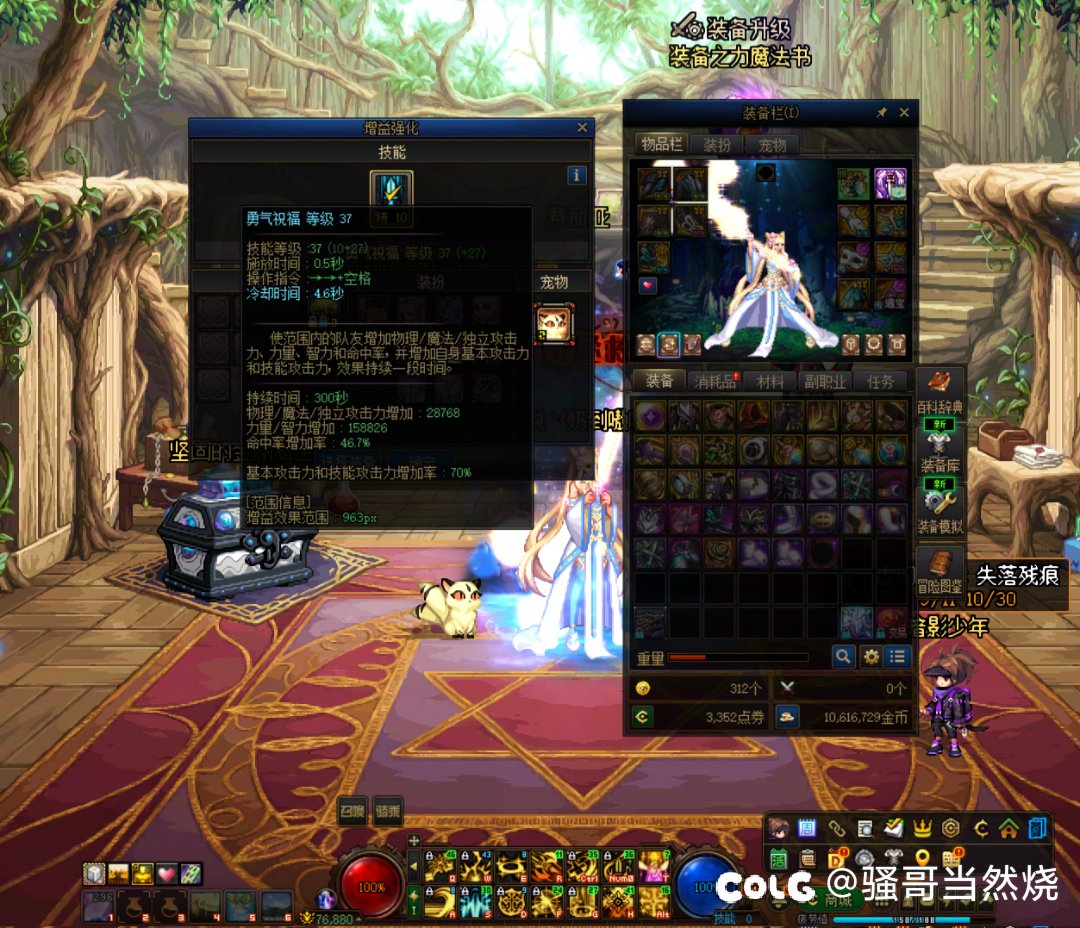Select the 勇气祝福 skill icon
1080x928 pixels.
click(x=391, y=189)
